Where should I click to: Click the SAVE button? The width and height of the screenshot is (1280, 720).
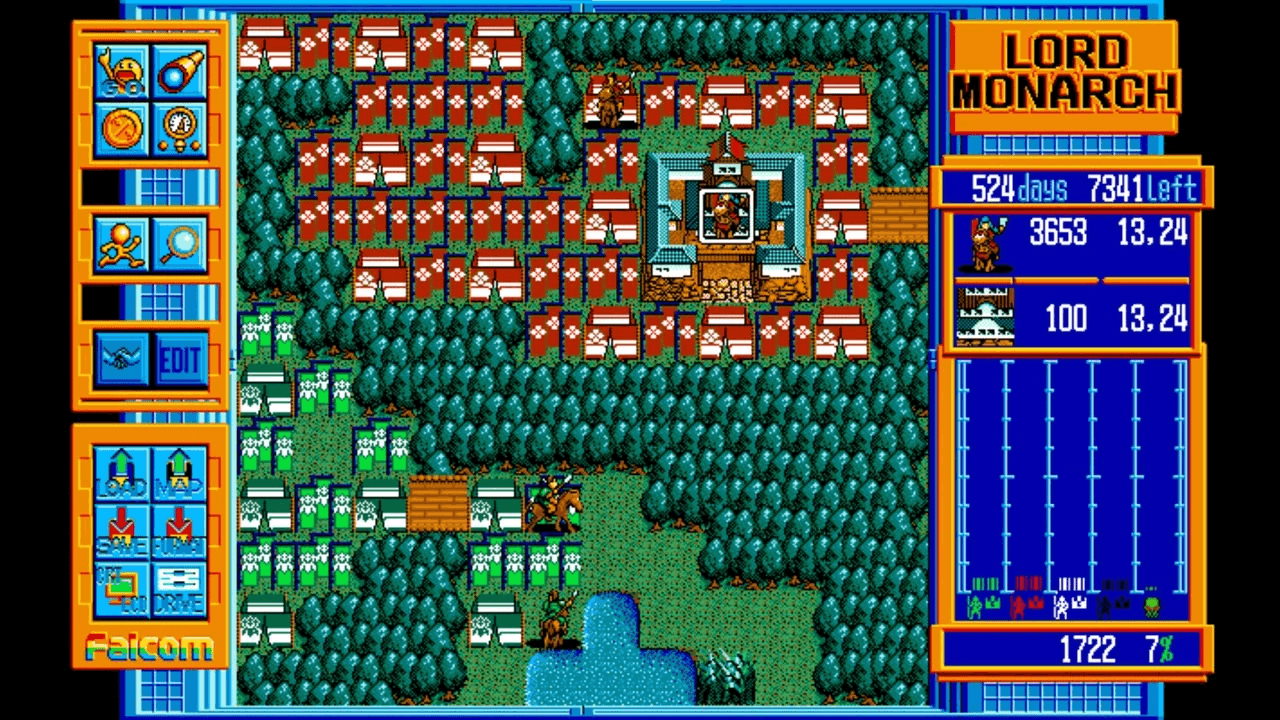pyautogui.click(x=120, y=528)
